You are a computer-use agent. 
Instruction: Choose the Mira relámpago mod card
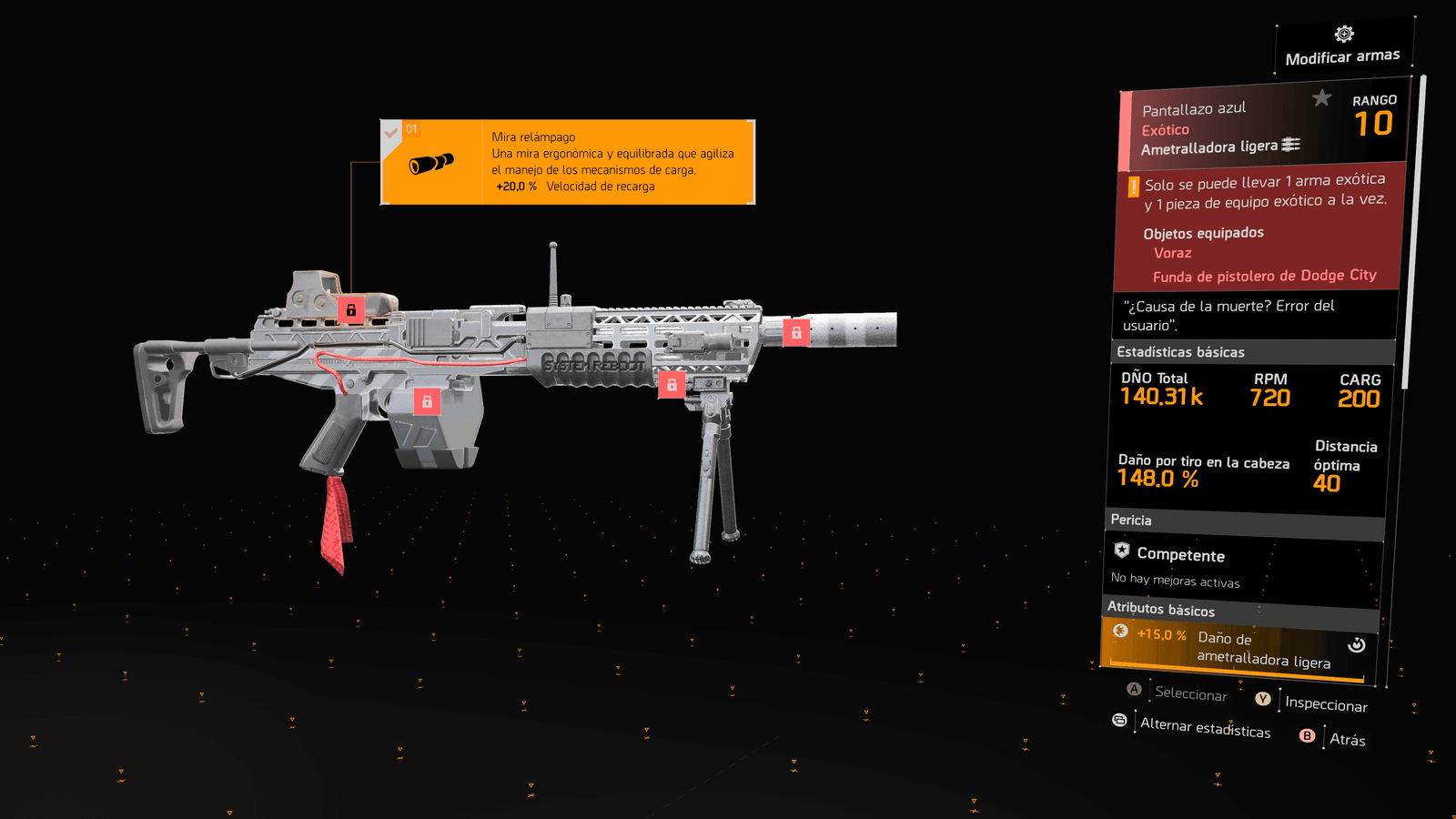(568, 162)
